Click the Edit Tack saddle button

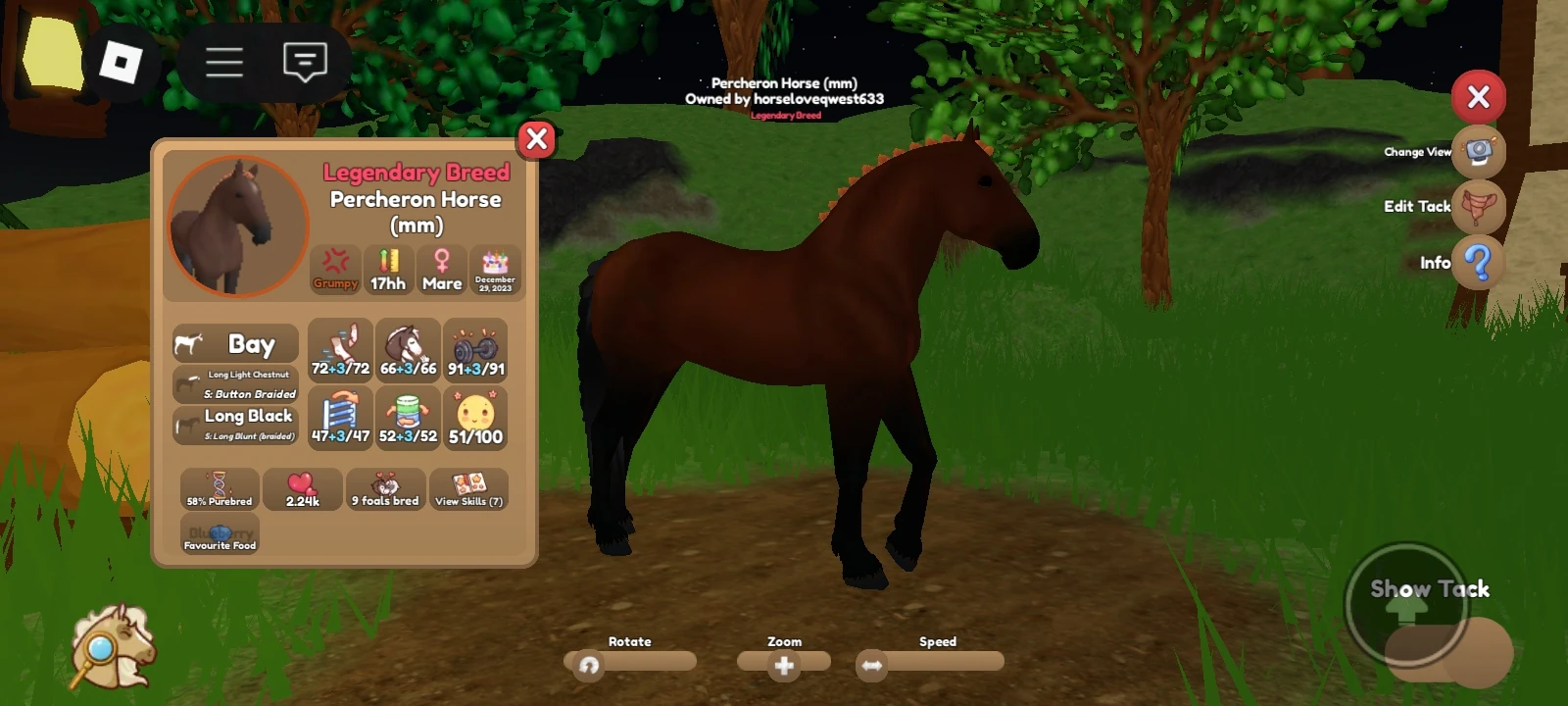pos(1480,208)
